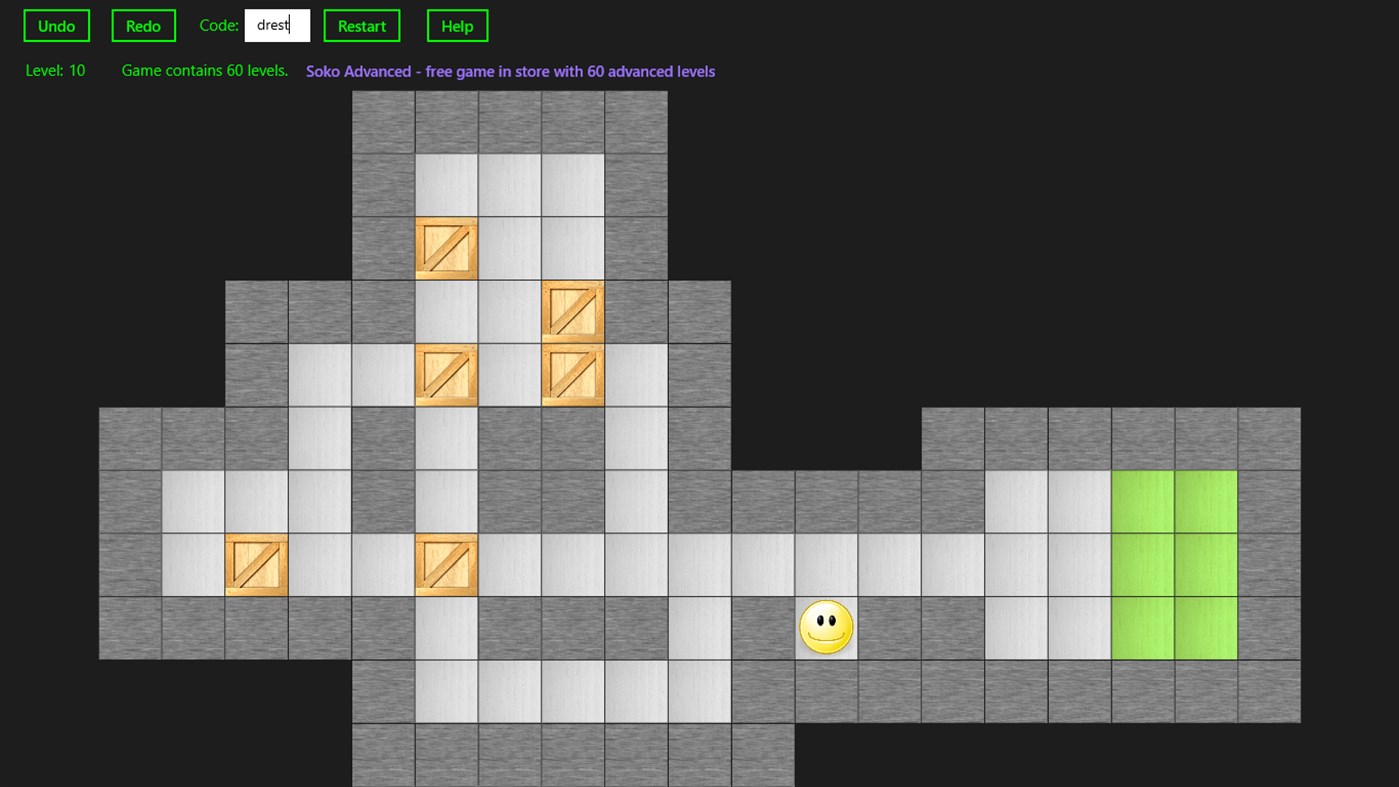
Task: Select the topmost crate on the board
Action: tap(446, 248)
